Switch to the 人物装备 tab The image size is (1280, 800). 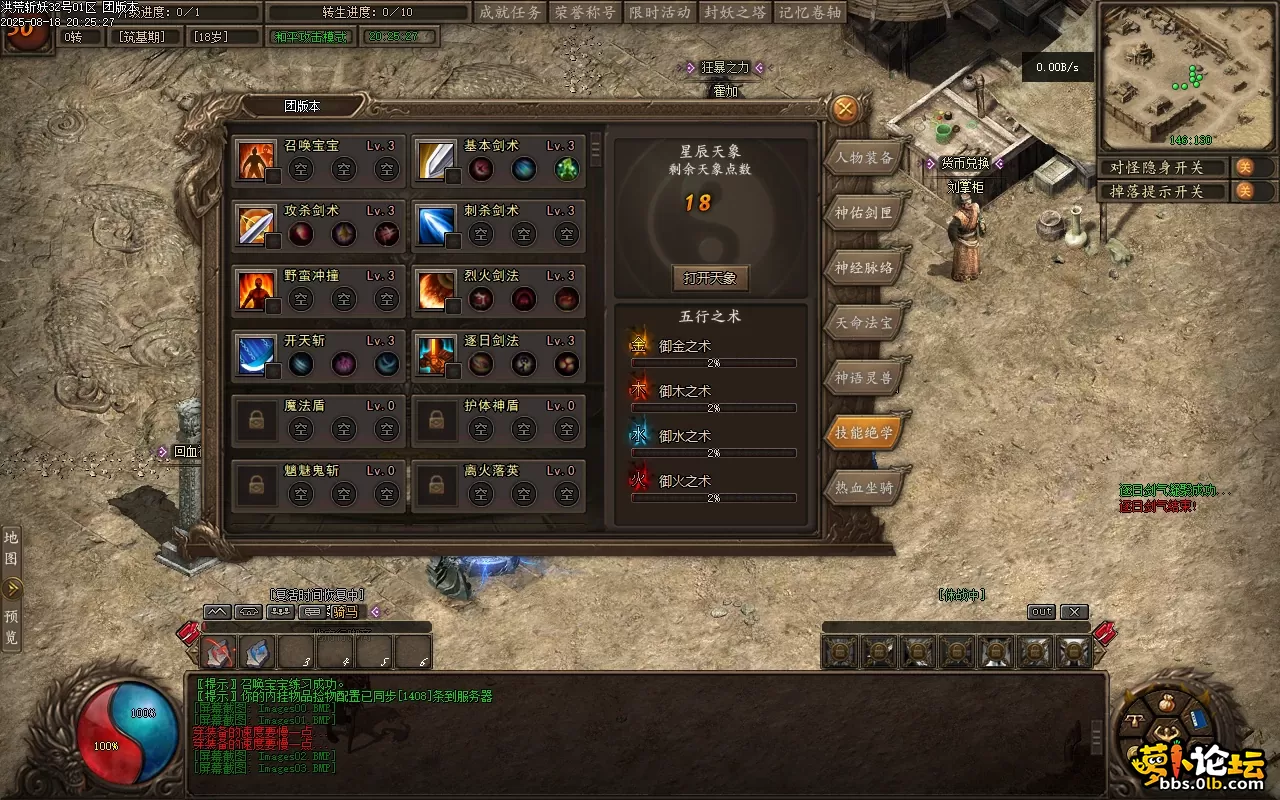click(x=863, y=158)
